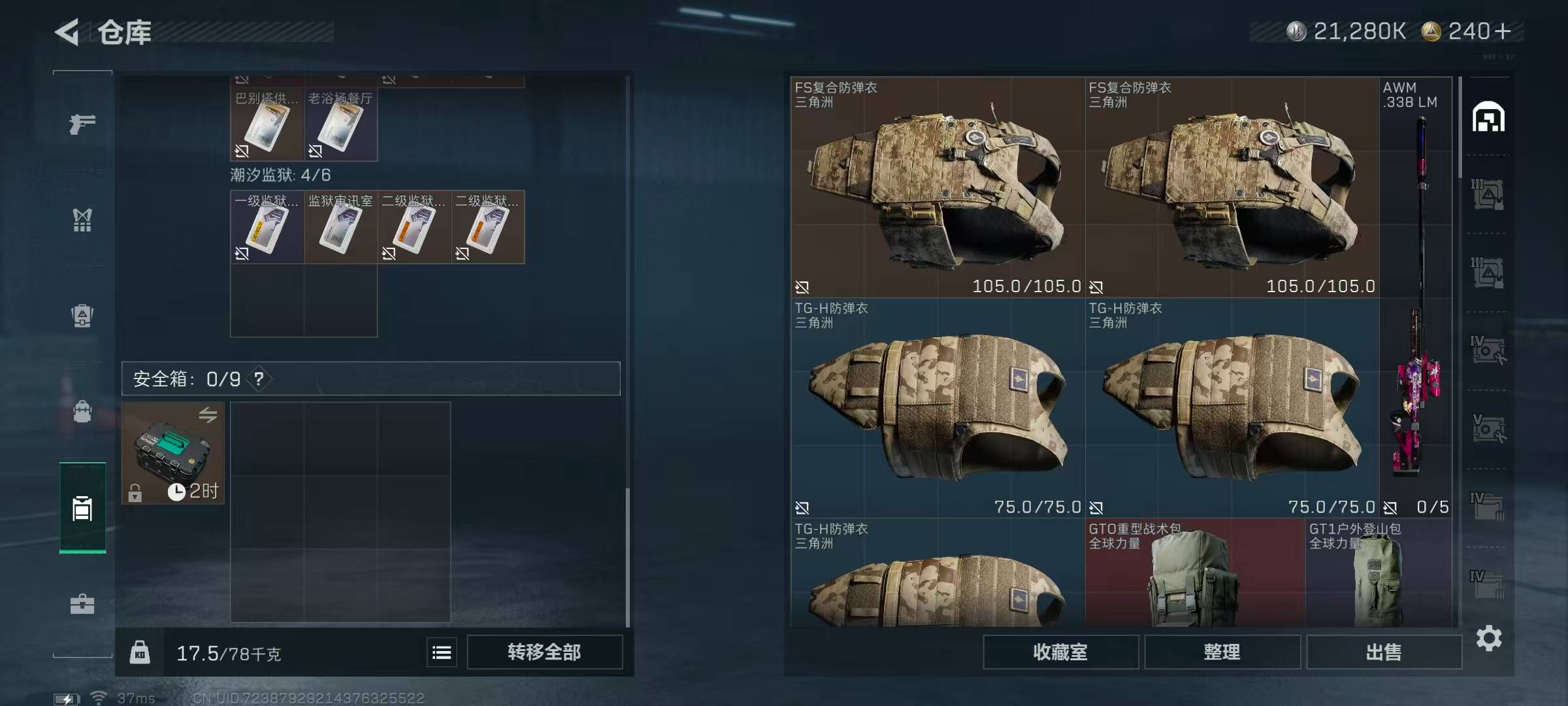The height and width of the screenshot is (706, 1568).
Task: Click the 安全箱 question mark help icon
Action: (259, 378)
